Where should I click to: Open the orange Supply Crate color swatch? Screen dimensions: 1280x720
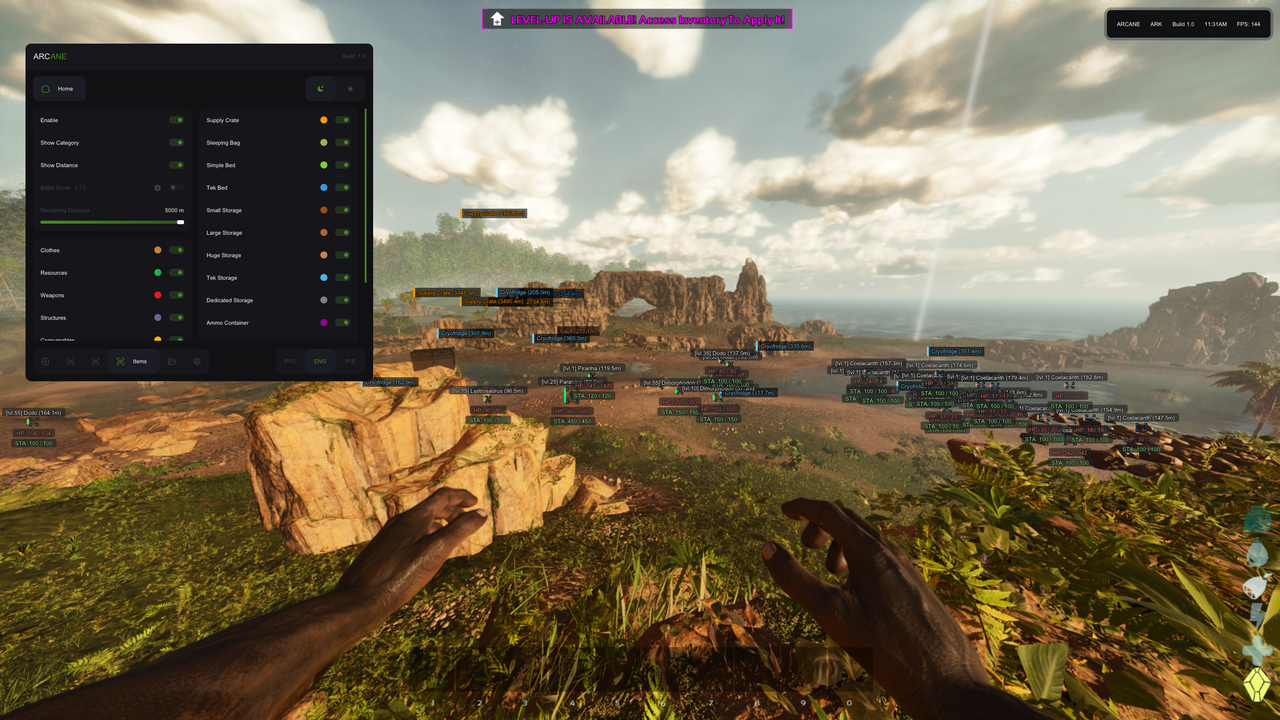tap(324, 120)
